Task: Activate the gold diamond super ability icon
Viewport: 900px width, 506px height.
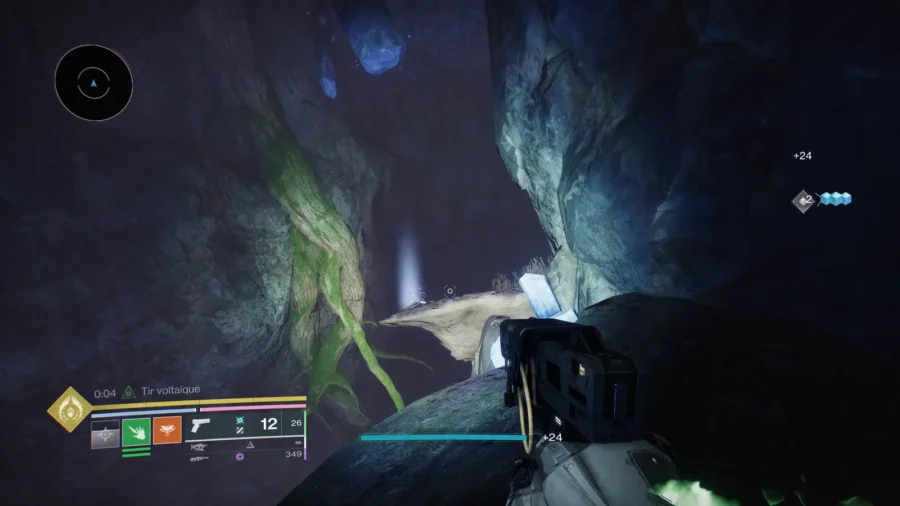Action: [x=69, y=409]
